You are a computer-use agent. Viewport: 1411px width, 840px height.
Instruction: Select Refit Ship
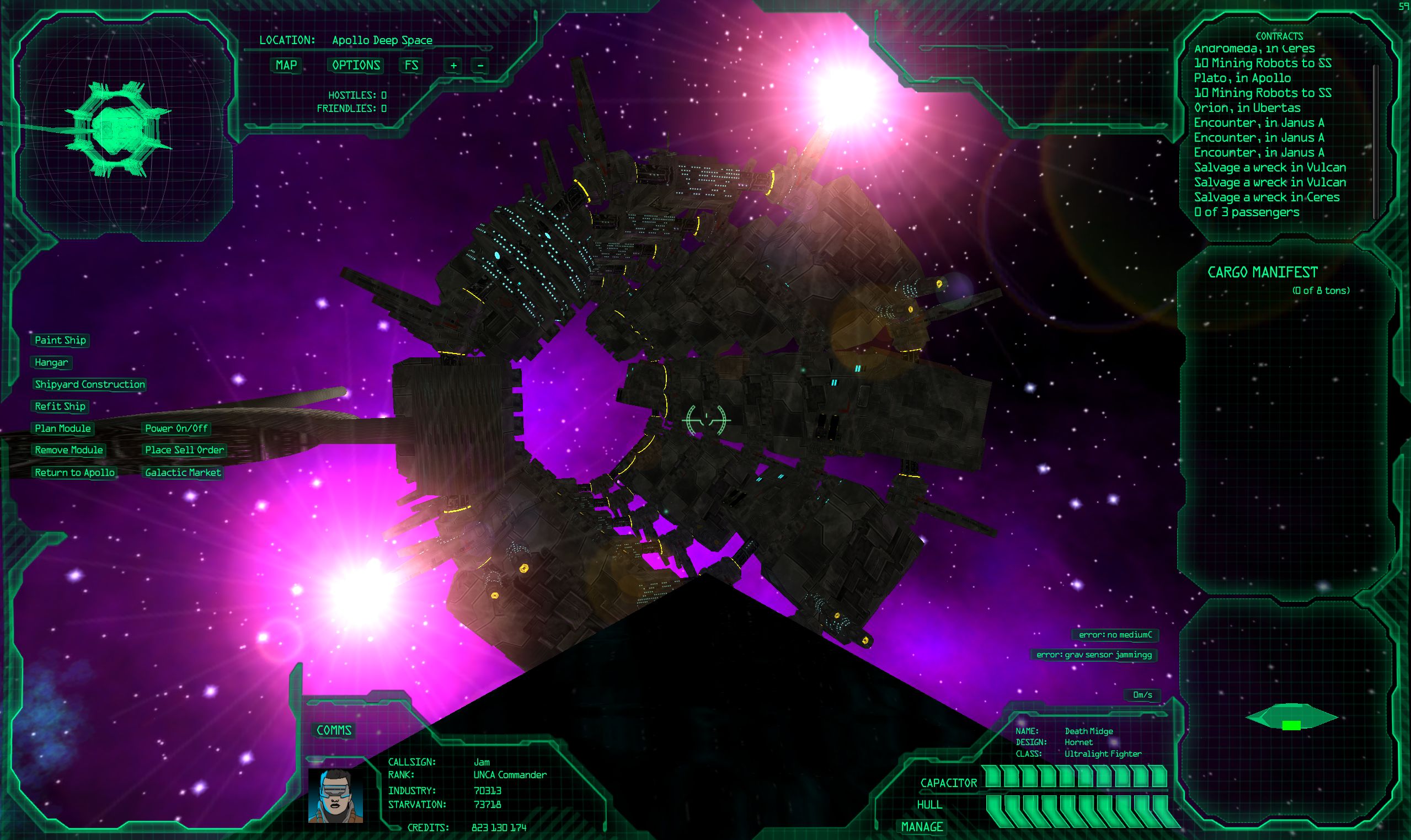[60, 406]
